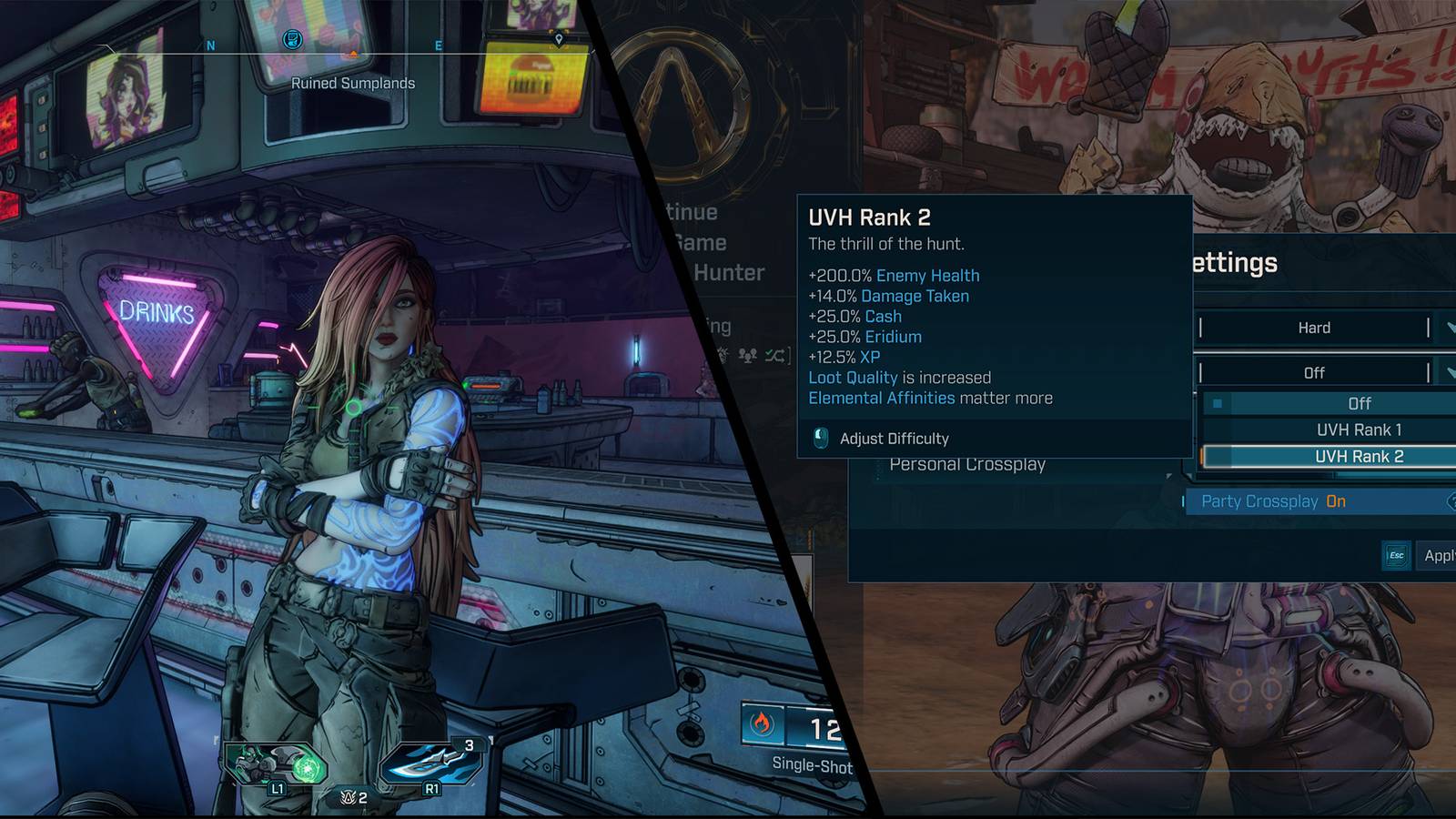Select the checkbox marker beside Off in the list
This screenshot has width=1456, height=819.
point(1218,402)
